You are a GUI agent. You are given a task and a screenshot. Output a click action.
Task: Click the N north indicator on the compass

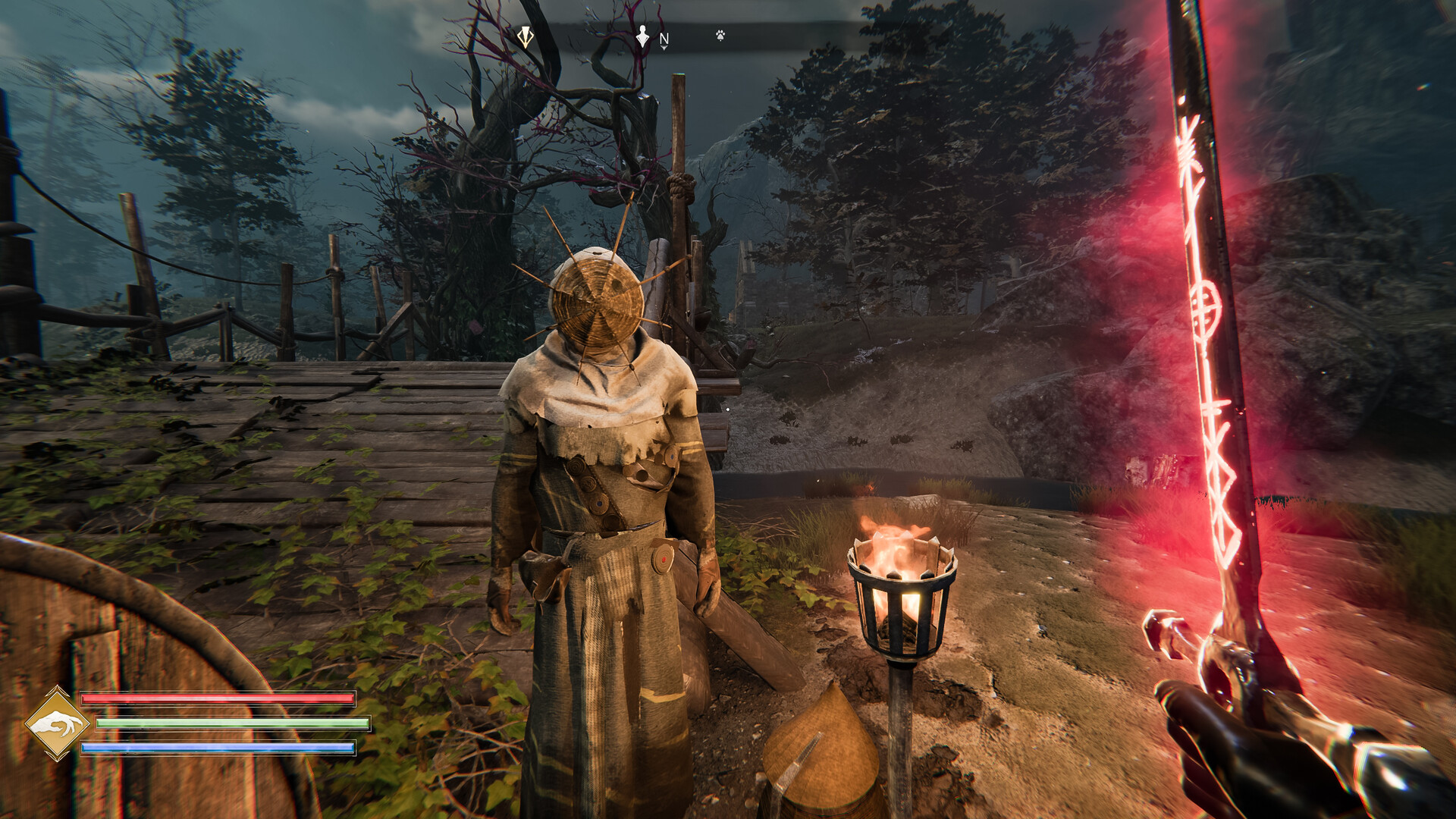(664, 38)
